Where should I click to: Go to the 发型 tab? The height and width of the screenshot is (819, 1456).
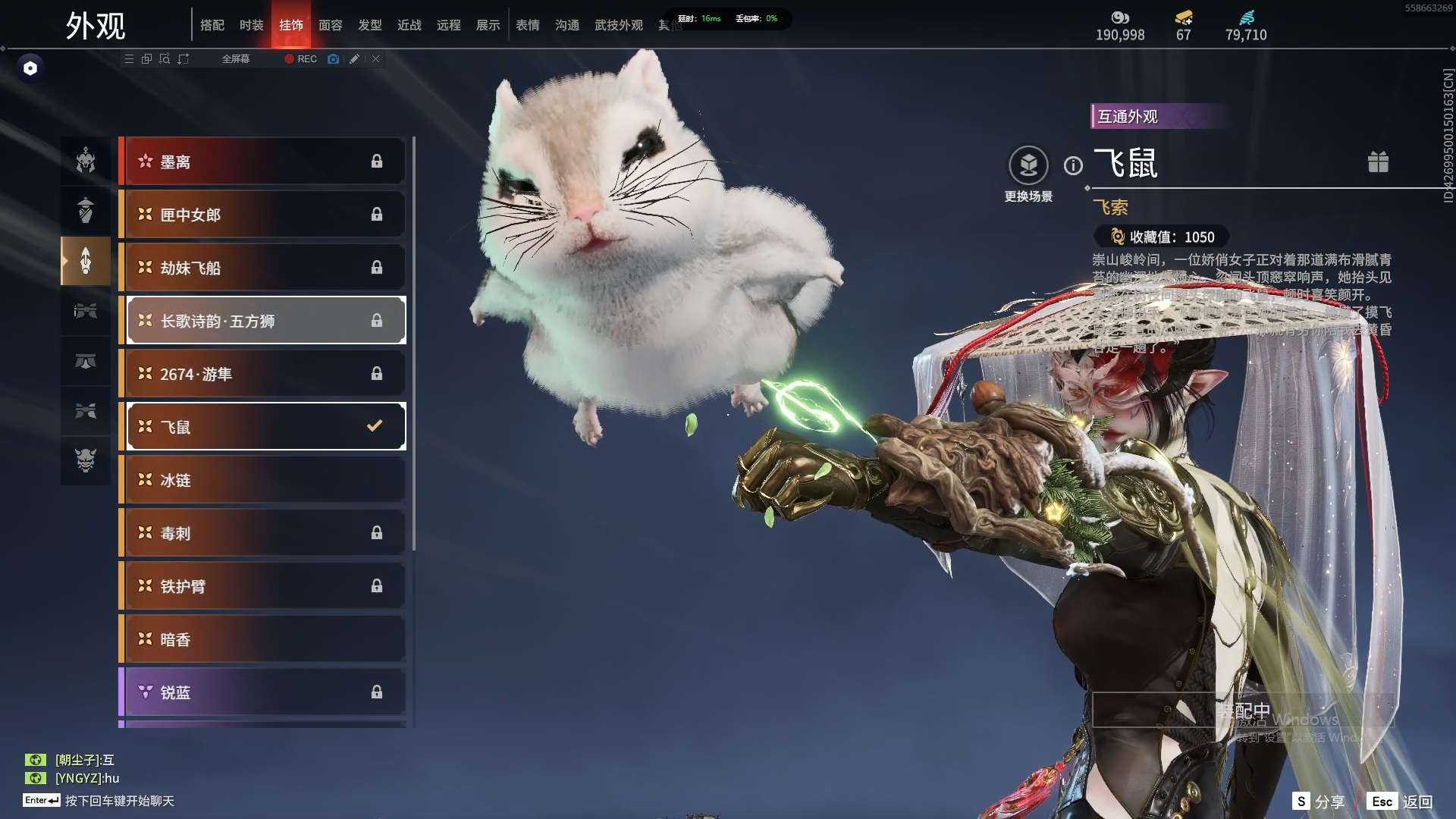point(370,25)
